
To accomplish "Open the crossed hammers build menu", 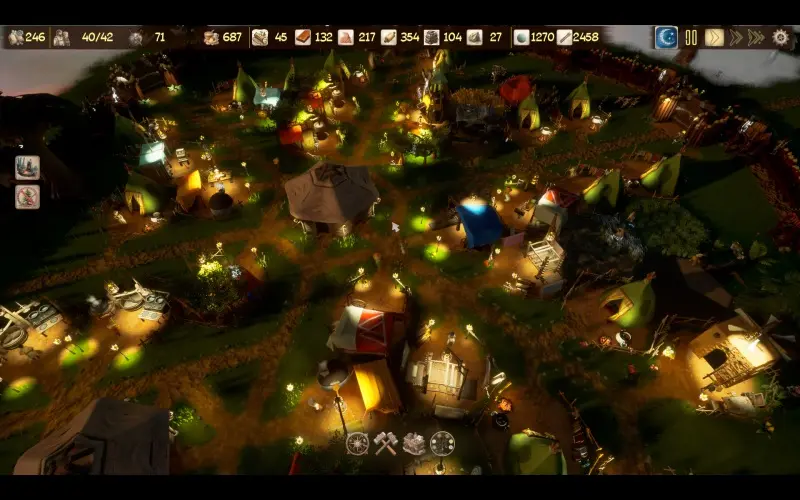I will click(x=386, y=443).
